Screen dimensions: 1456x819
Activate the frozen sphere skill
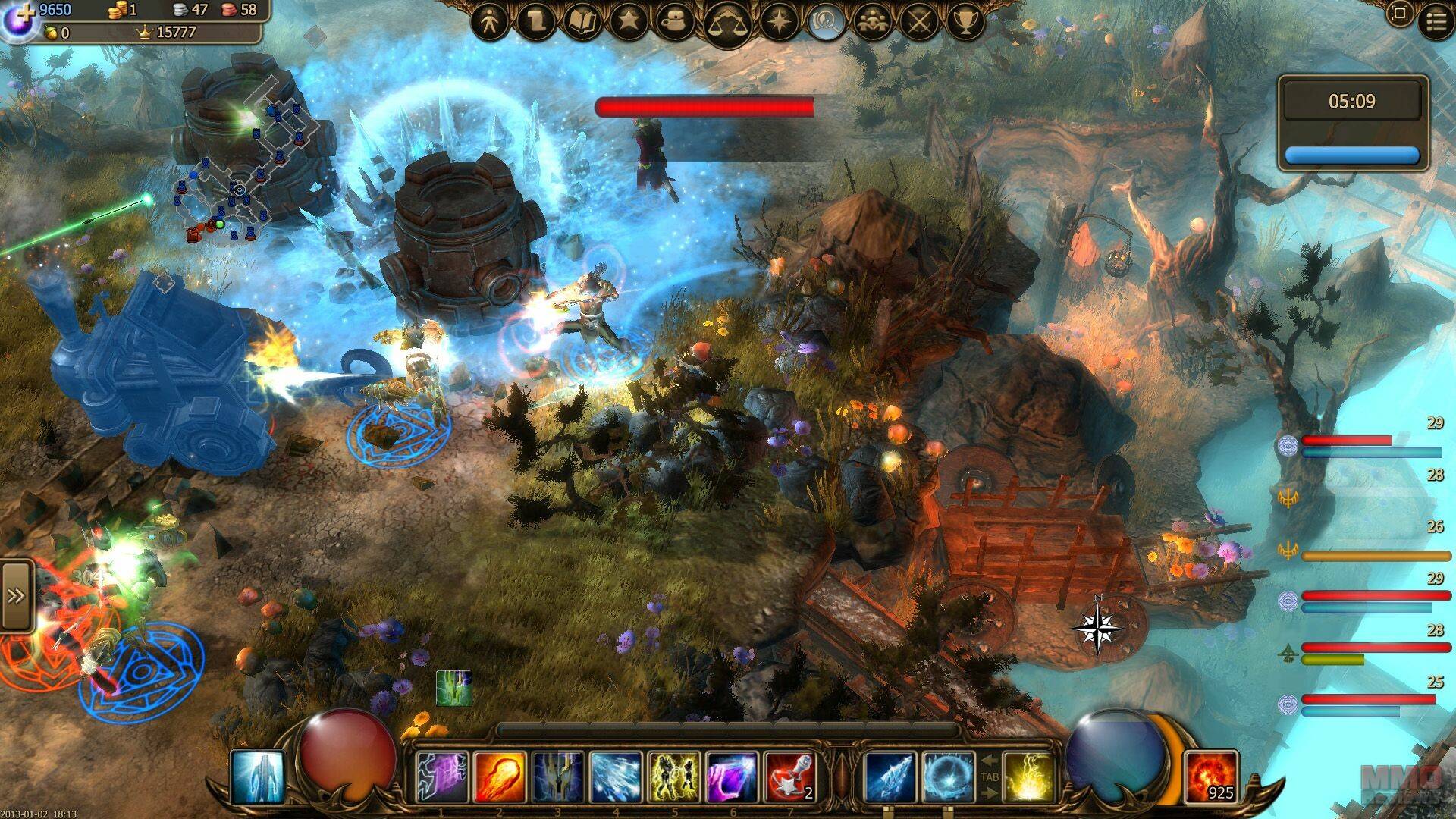[x=947, y=777]
